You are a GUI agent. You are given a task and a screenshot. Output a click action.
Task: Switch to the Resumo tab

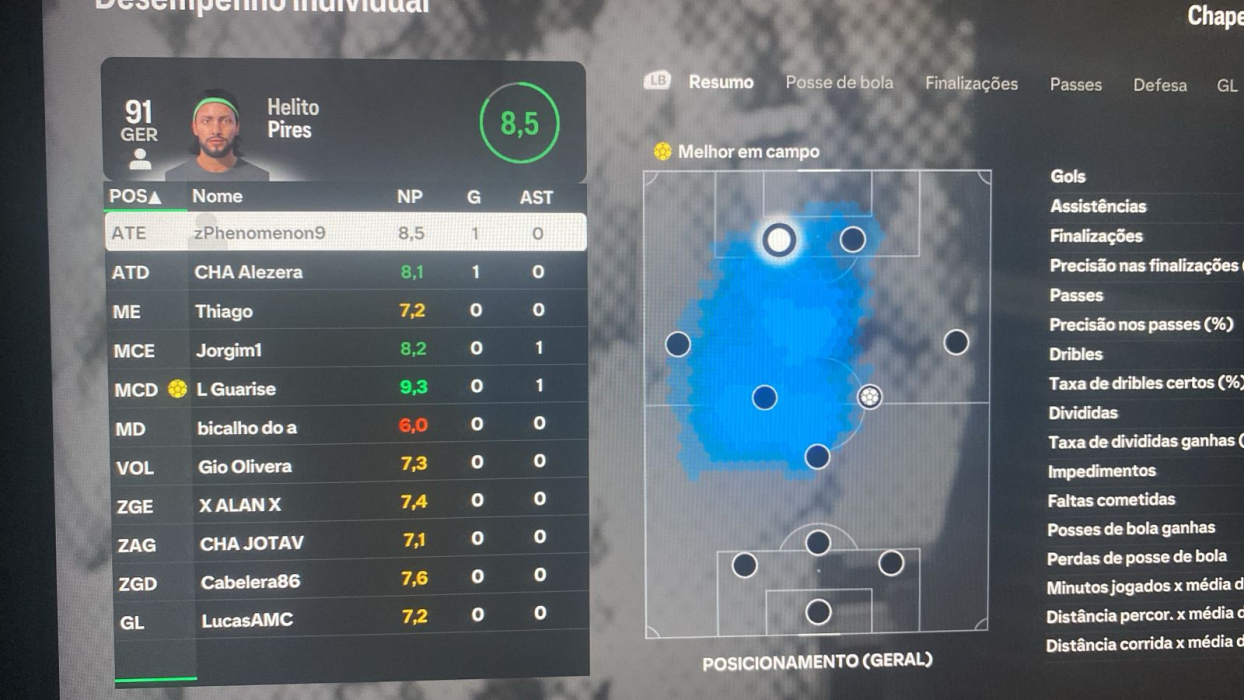[x=720, y=83]
